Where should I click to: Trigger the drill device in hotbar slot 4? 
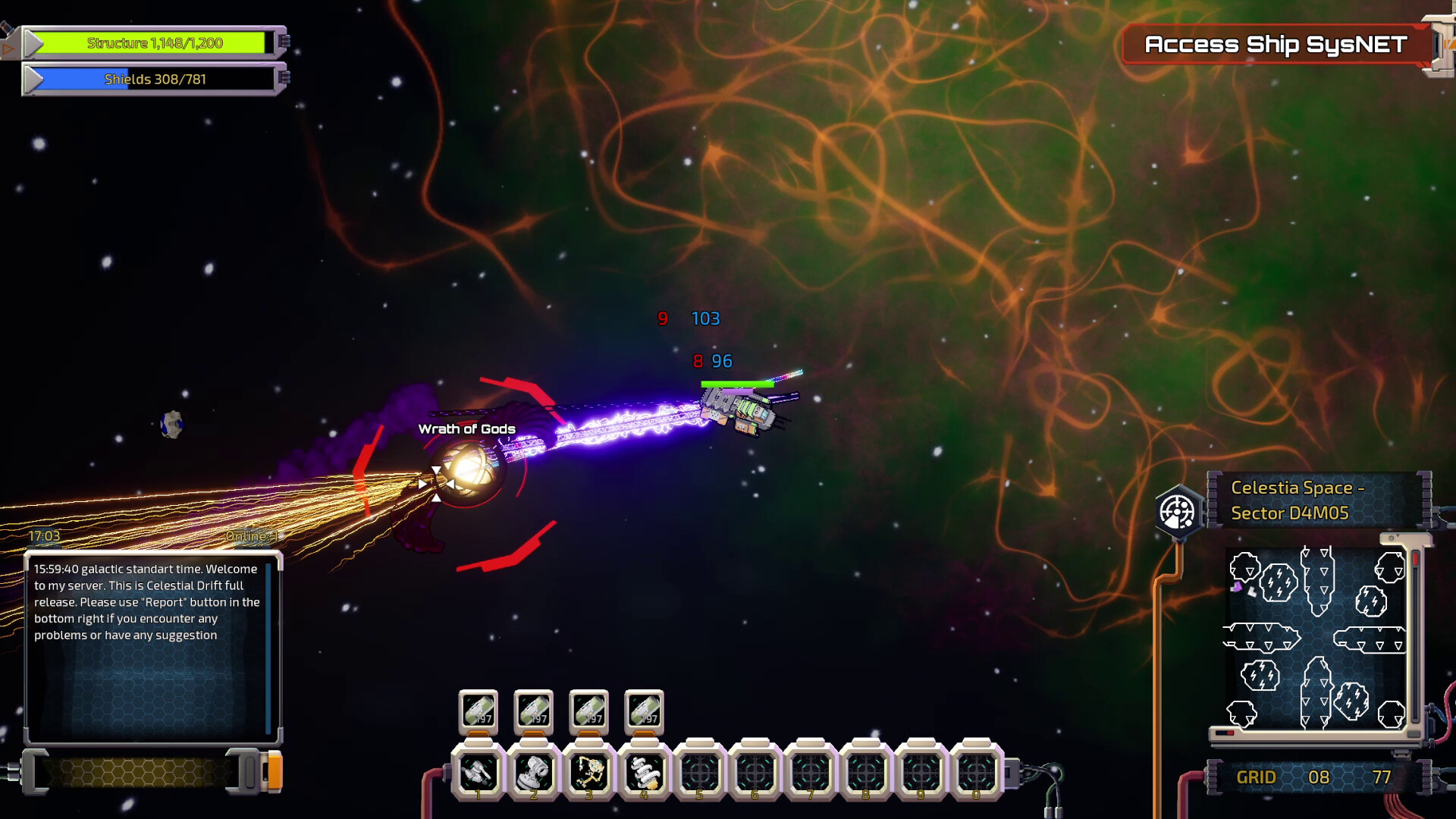[645, 773]
